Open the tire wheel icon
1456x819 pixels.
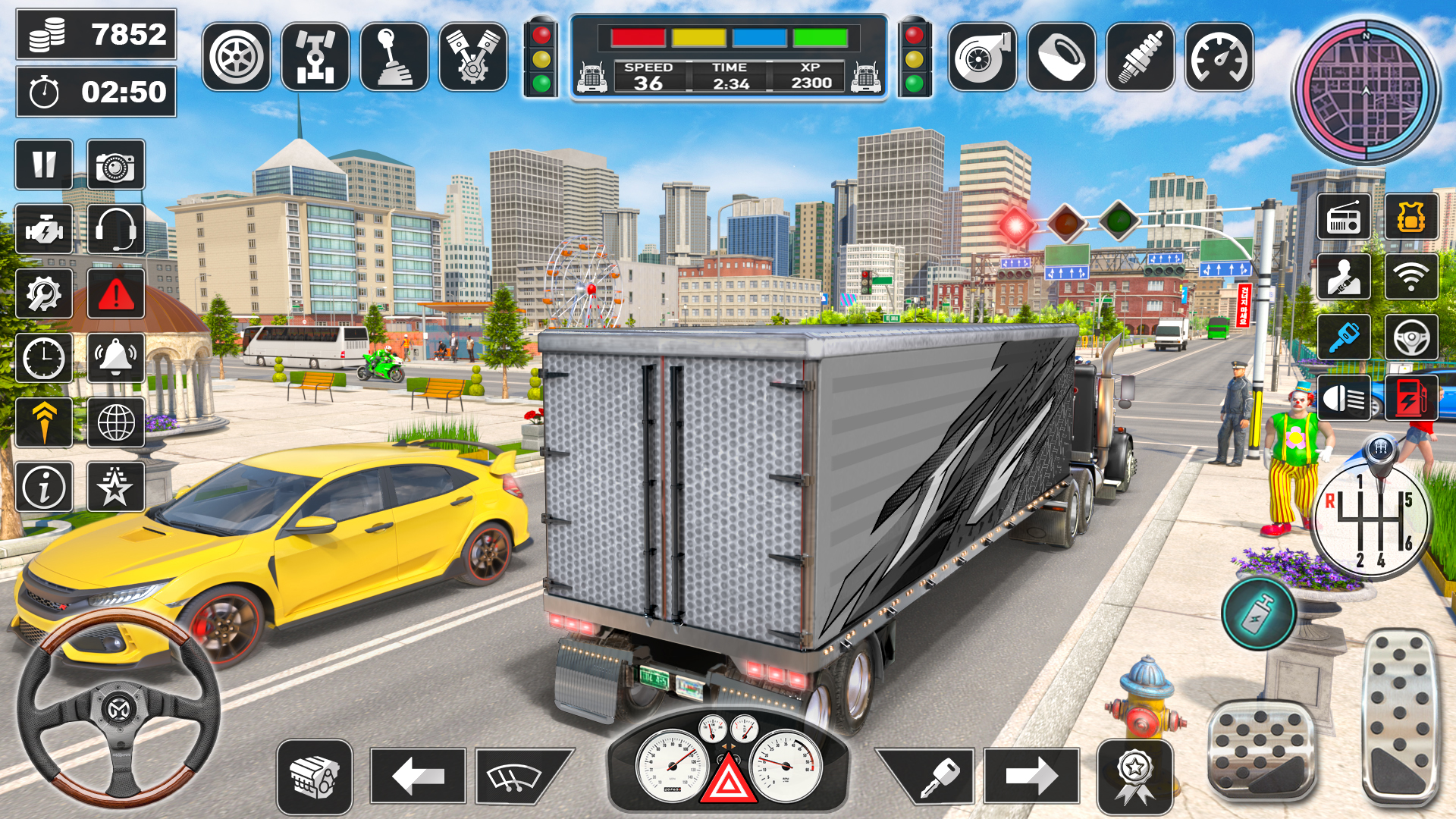point(237,57)
